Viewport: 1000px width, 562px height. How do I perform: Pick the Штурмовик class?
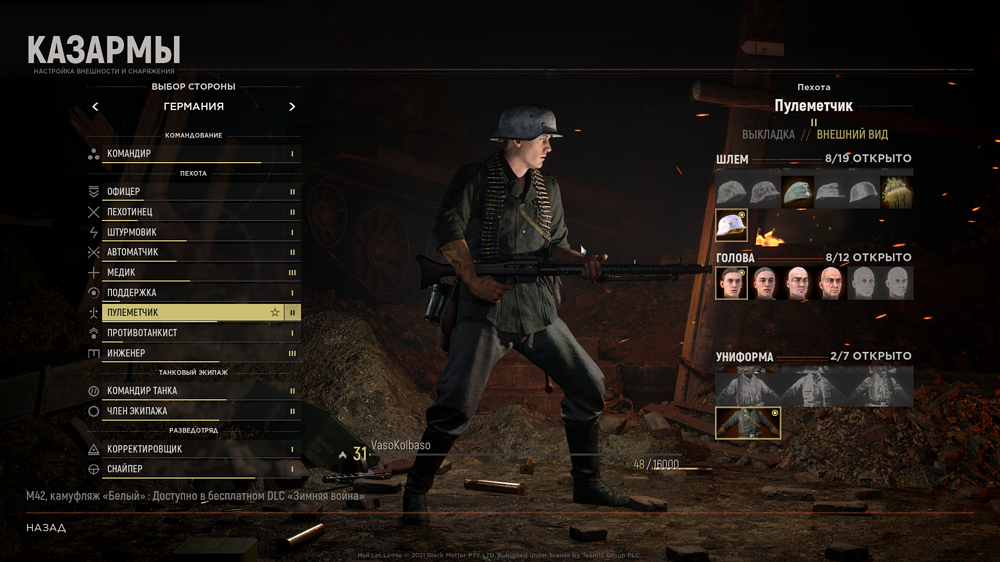tap(192, 232)
